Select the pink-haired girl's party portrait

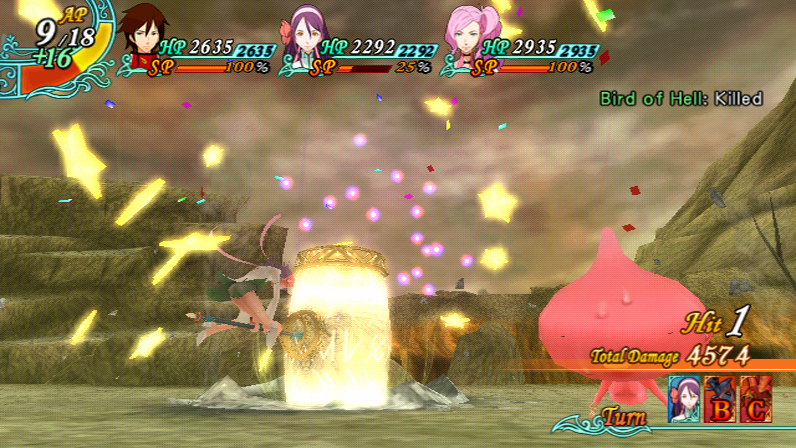click(468, 36)
